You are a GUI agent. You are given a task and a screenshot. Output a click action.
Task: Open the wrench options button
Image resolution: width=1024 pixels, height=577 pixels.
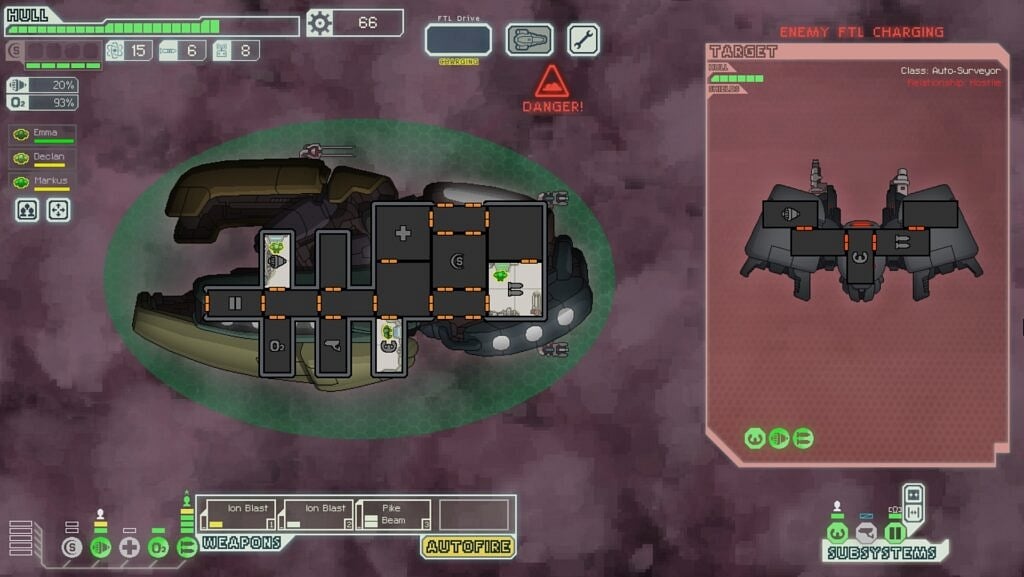(584, 40)
